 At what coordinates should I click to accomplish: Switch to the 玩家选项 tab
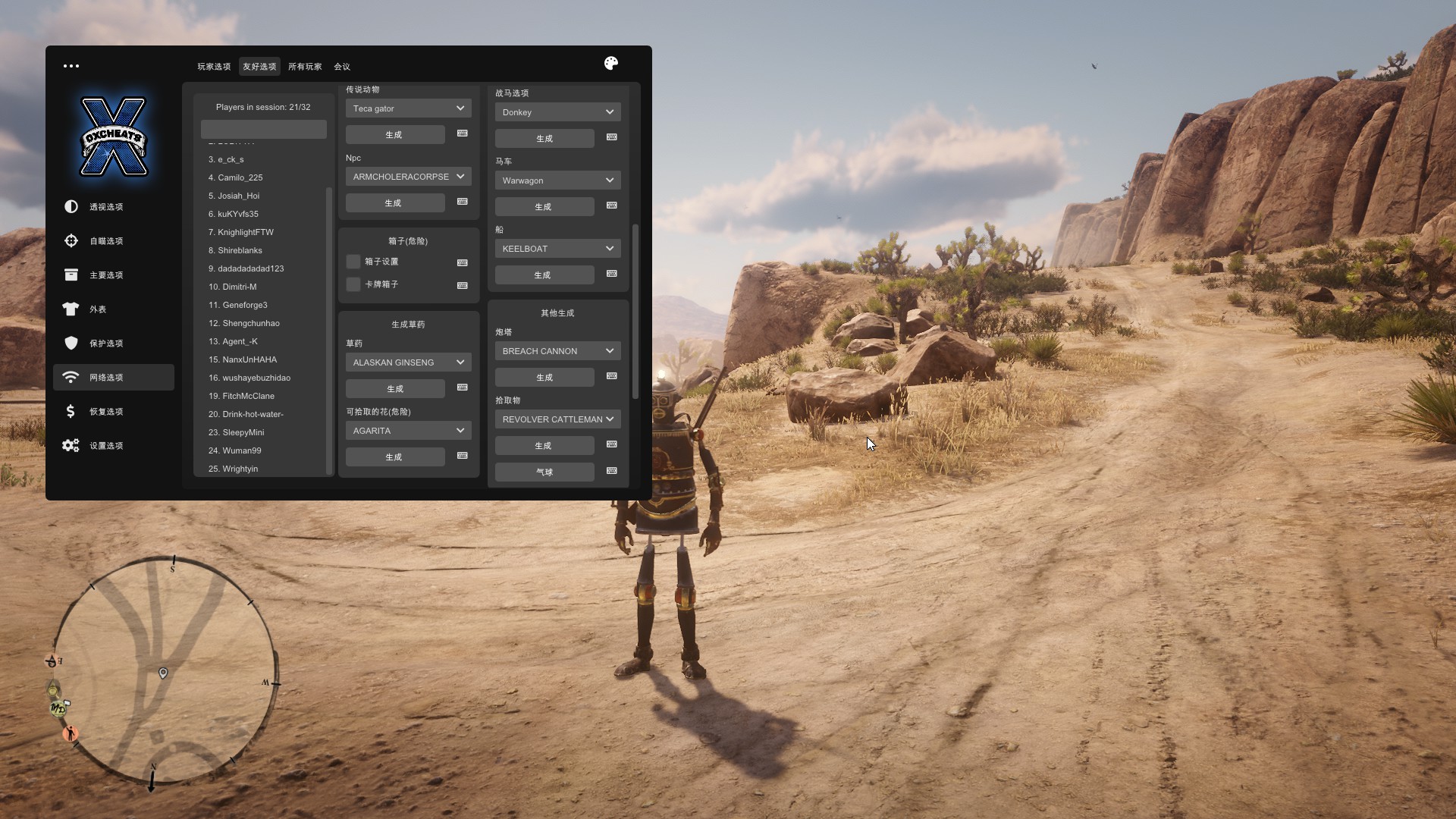[214, 67]
